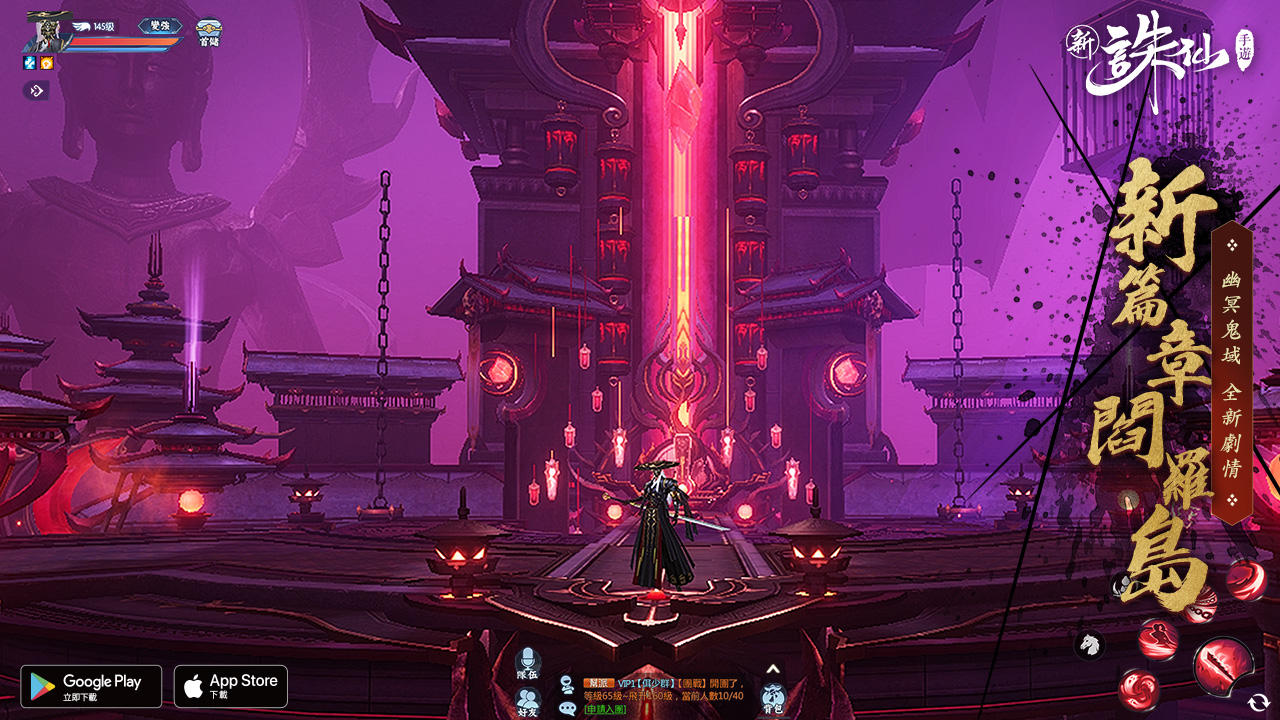Open the App Store download link

click(x=231, y=686)
